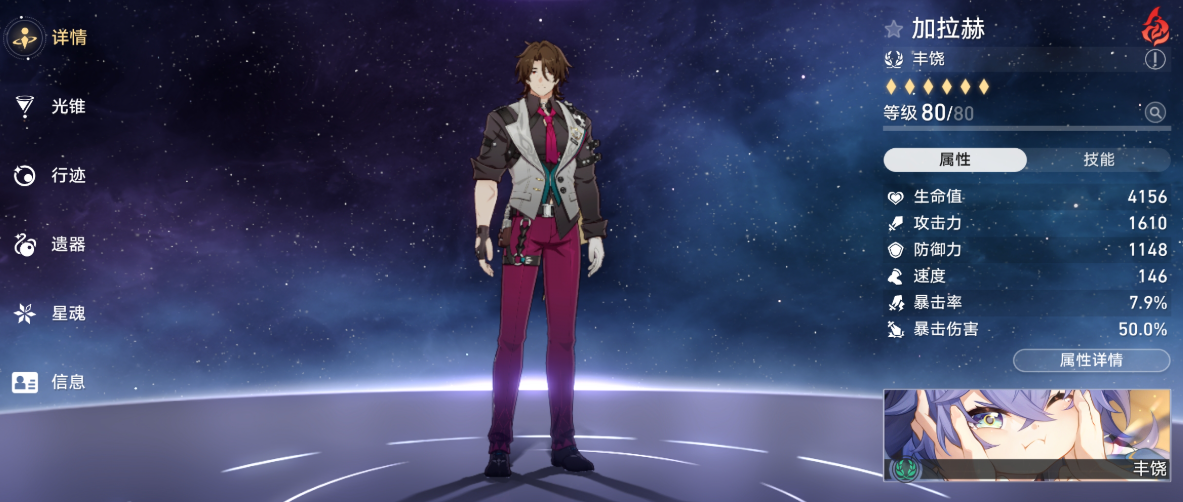Show the 信息 character info page
1183x502 pixels.
coord(50,381)
